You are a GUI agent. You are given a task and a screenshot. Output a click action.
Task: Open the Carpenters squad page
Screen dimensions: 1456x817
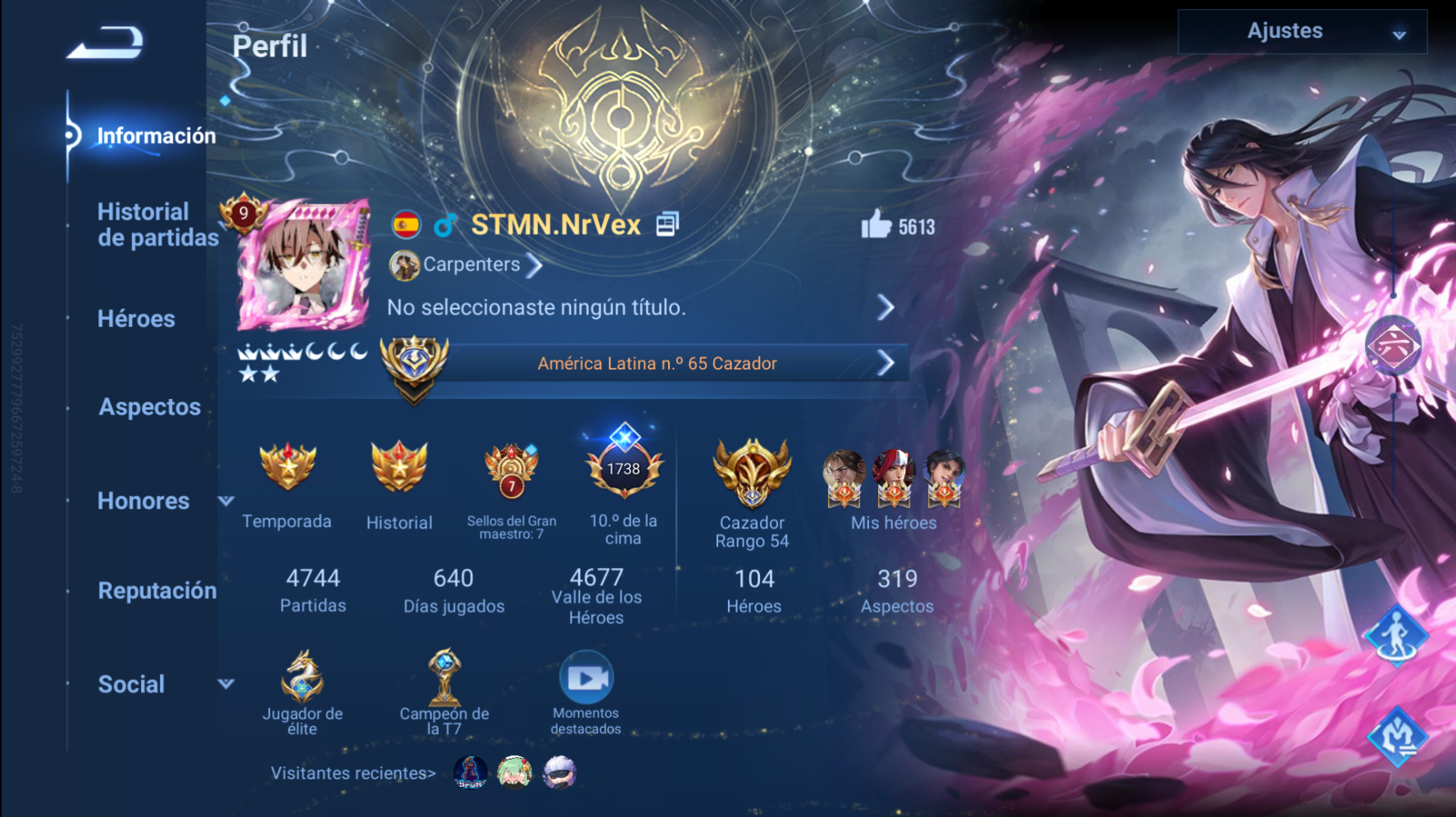click(471, 266)
